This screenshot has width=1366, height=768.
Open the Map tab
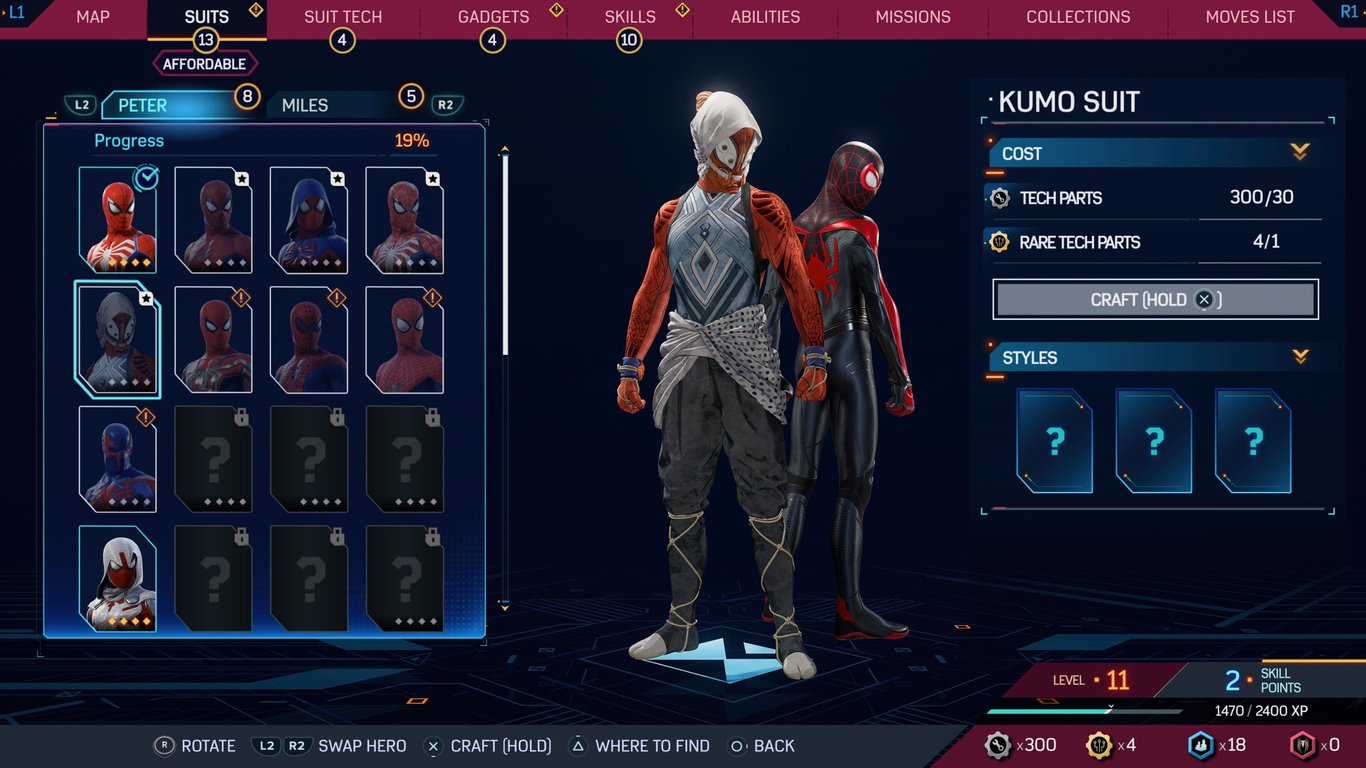(x=93, y=17)
